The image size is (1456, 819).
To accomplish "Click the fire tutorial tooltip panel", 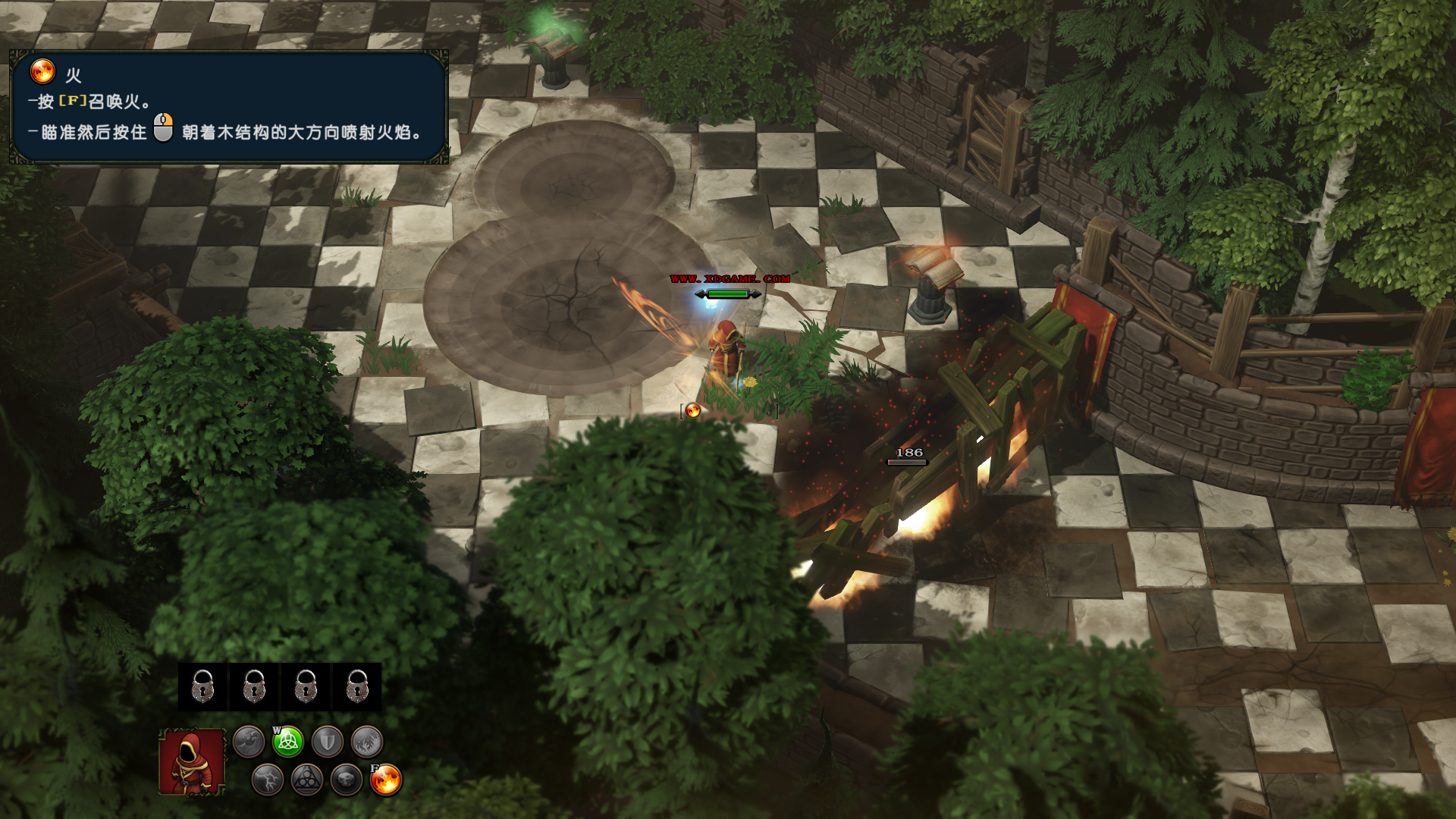I will pyautogui.click(x=228, y=107).
